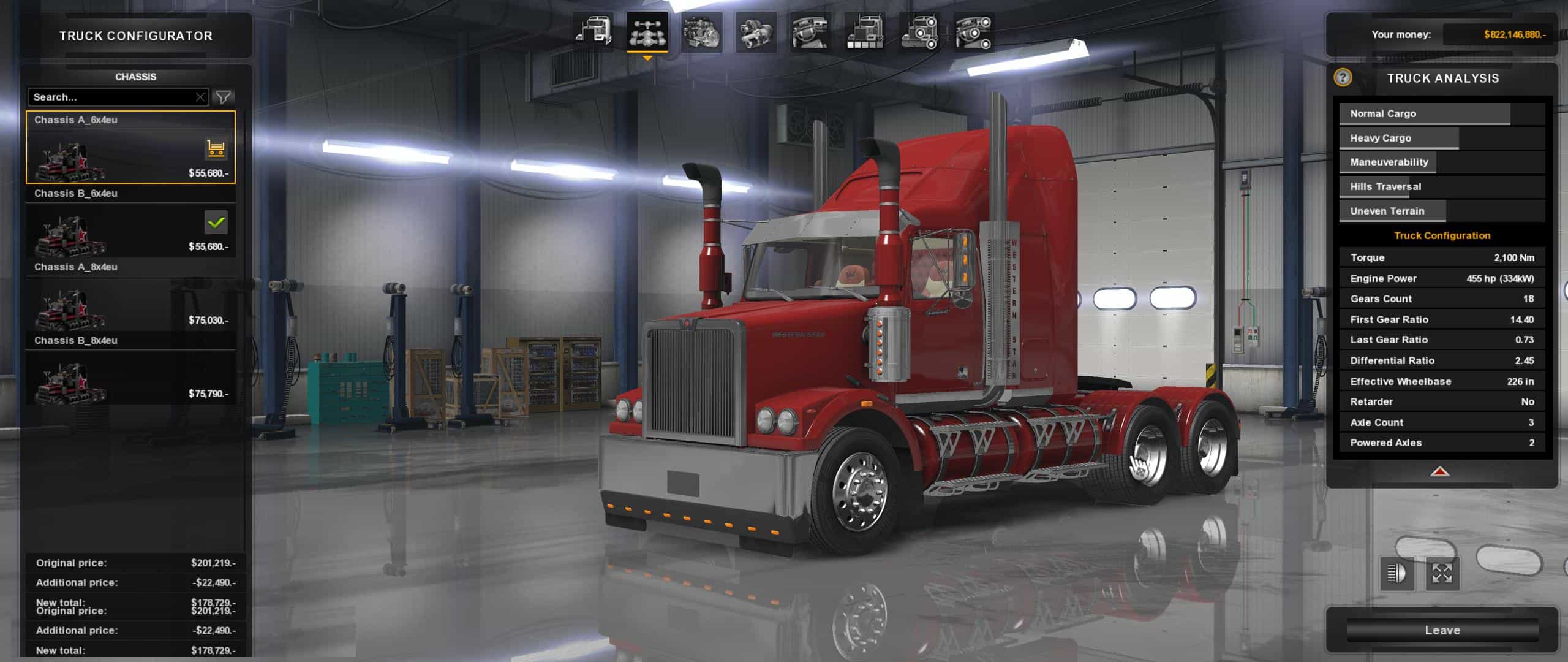Click the chassis search field

coord(111,97)
